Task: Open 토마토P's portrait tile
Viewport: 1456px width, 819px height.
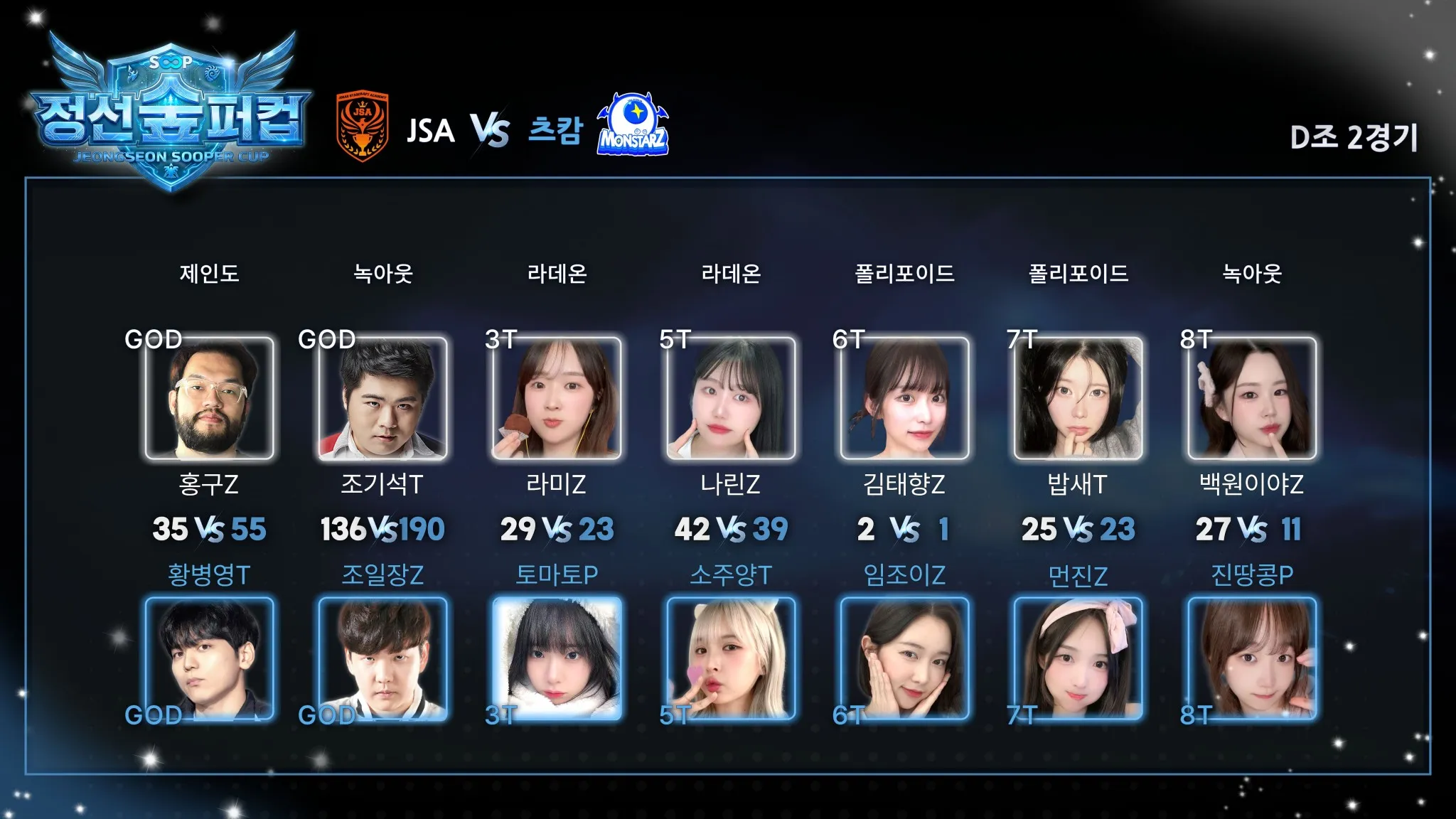Action: click(x=557, y=659)
